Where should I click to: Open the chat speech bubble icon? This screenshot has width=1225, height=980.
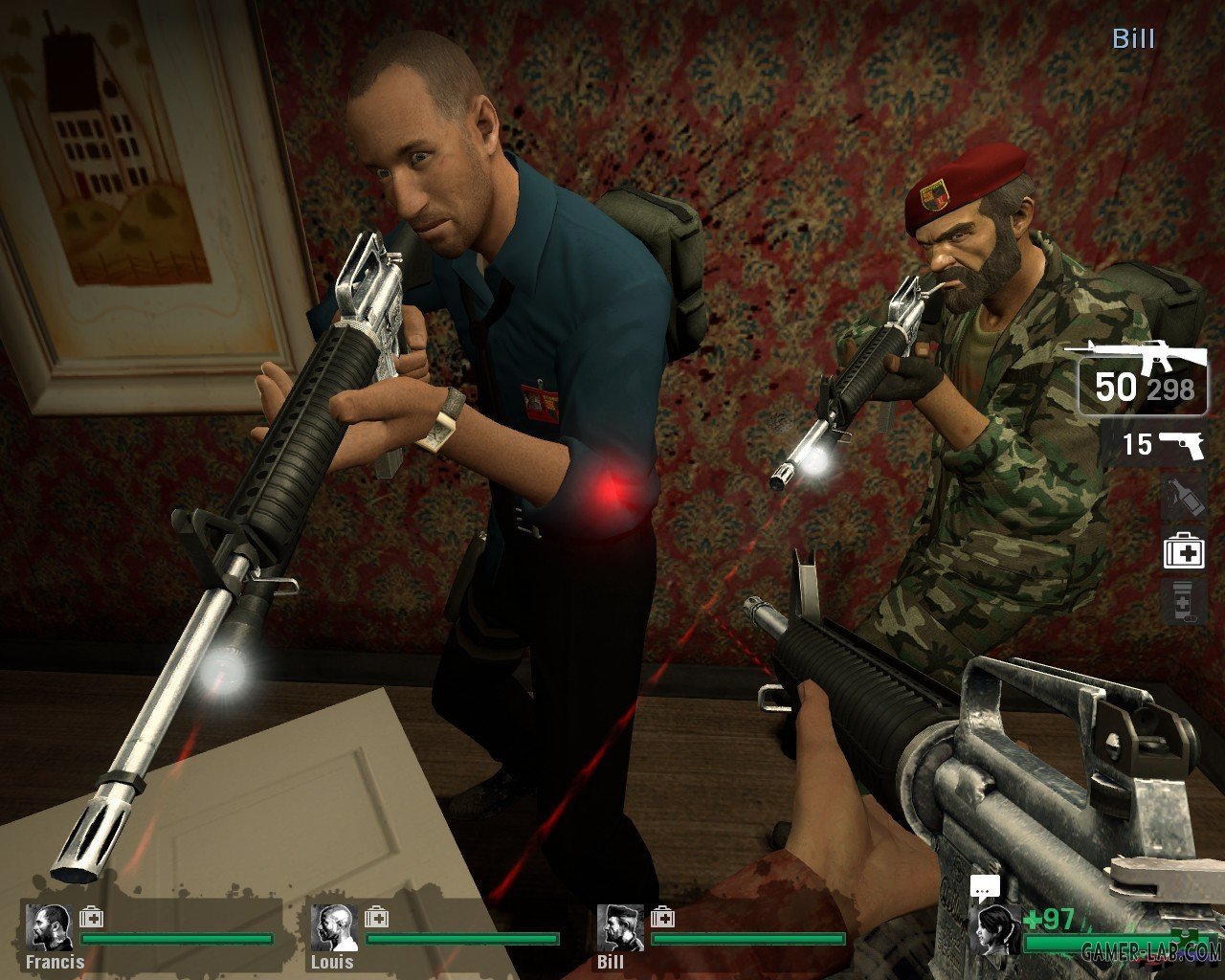coord(984,887)
